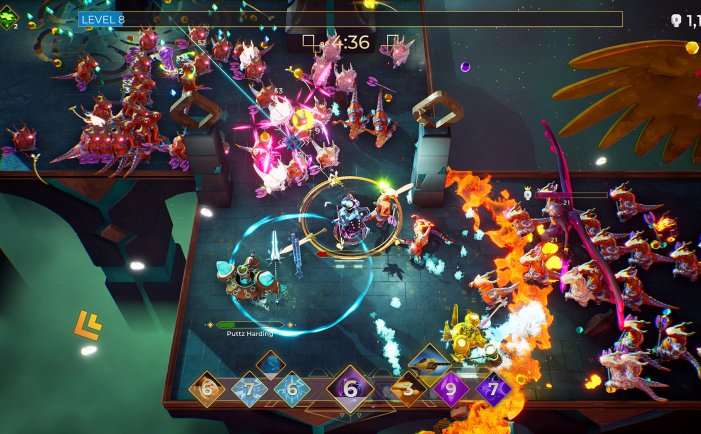Choose the small golden weapon diamond icon
The width and height of the screenshot is (701, 434).
point(428,361)
